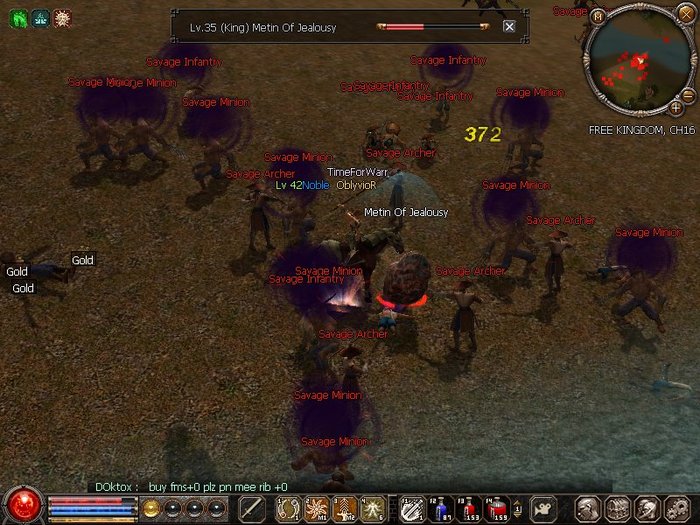Screen dimensions: 700x525
Task: Open the inventory chest icon
Action: pos(617,509)
